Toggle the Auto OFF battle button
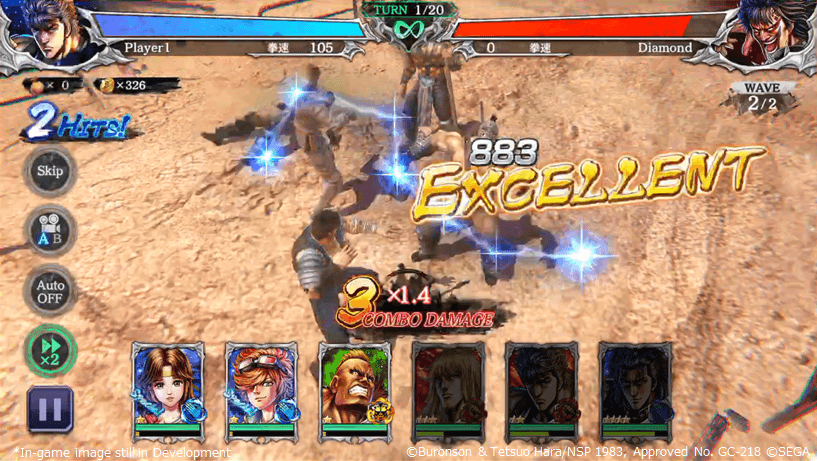Viewport: 817px width, 461px height. 49,290
